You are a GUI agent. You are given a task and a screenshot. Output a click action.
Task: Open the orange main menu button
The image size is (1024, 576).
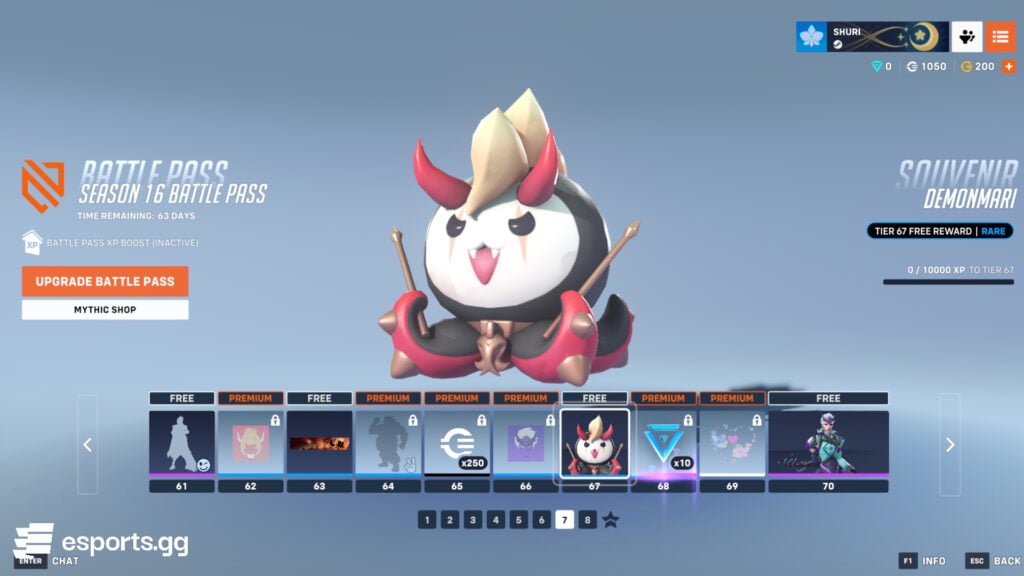[1000, 37]
